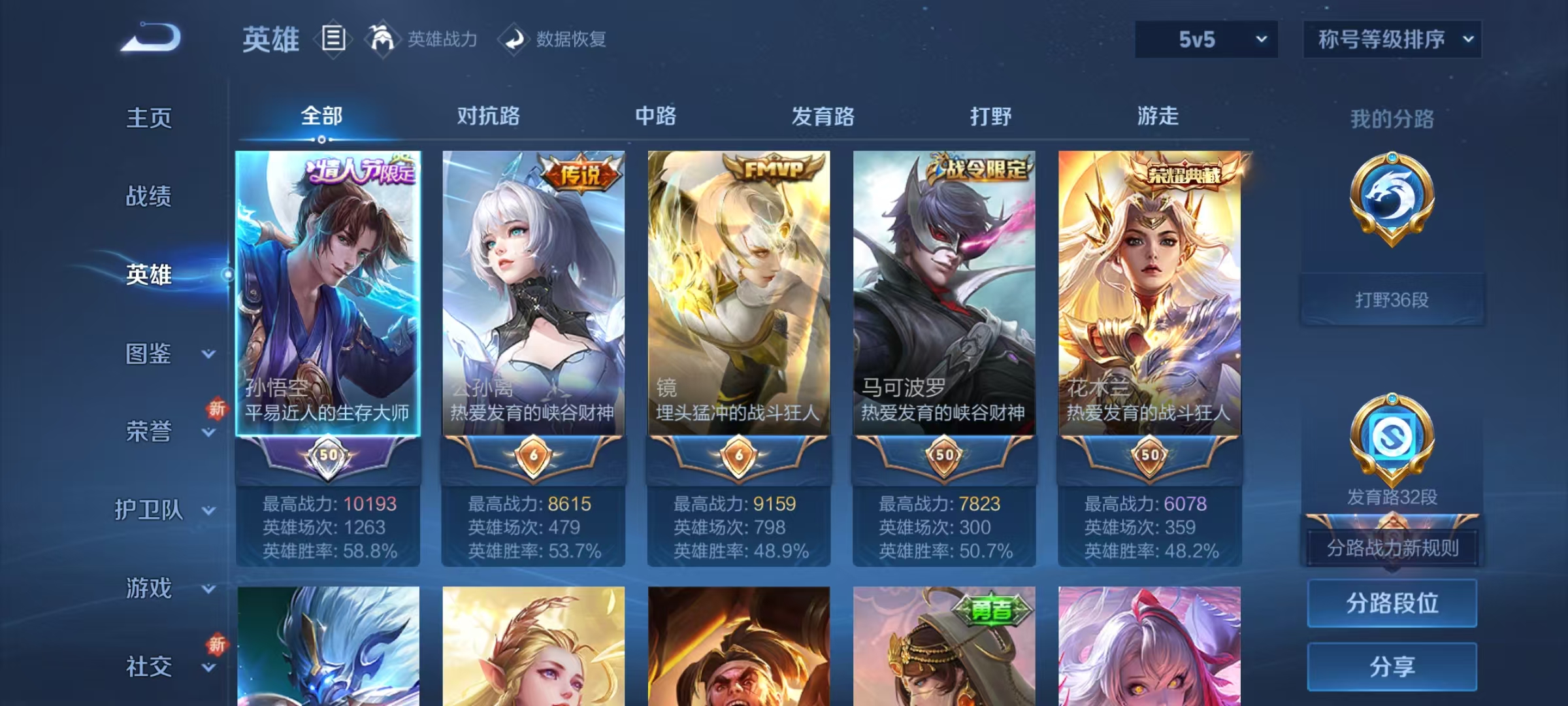Switch to the 对抗路 lane tab
The width and height of the screenshot is (1568, 706).
(488, 116)
